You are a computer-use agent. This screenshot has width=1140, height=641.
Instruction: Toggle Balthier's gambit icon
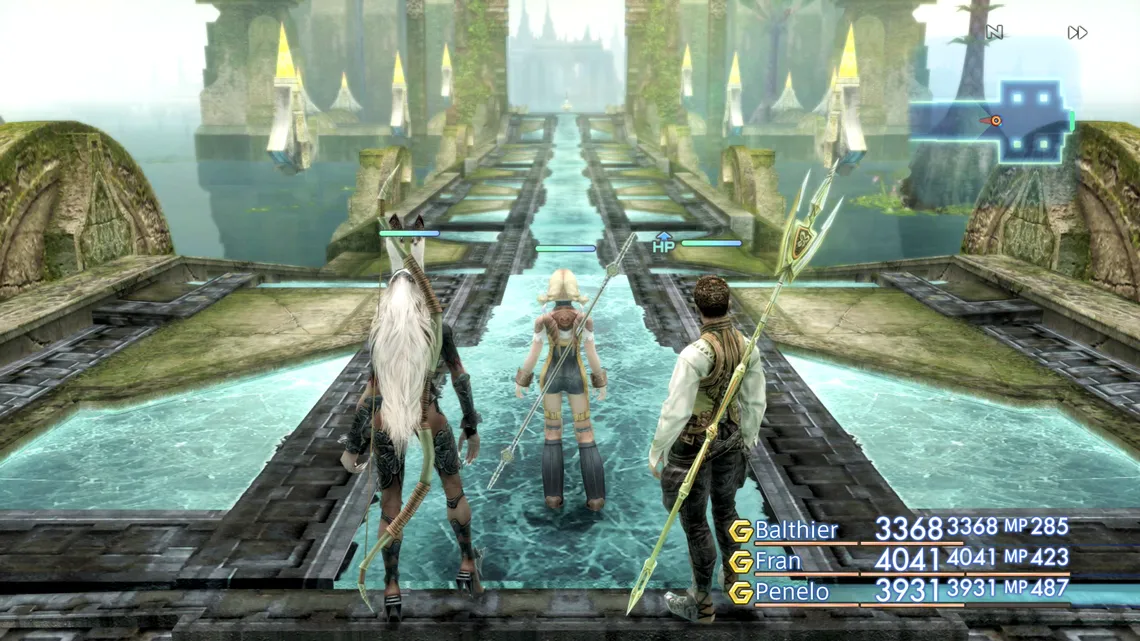pos(740,531)
